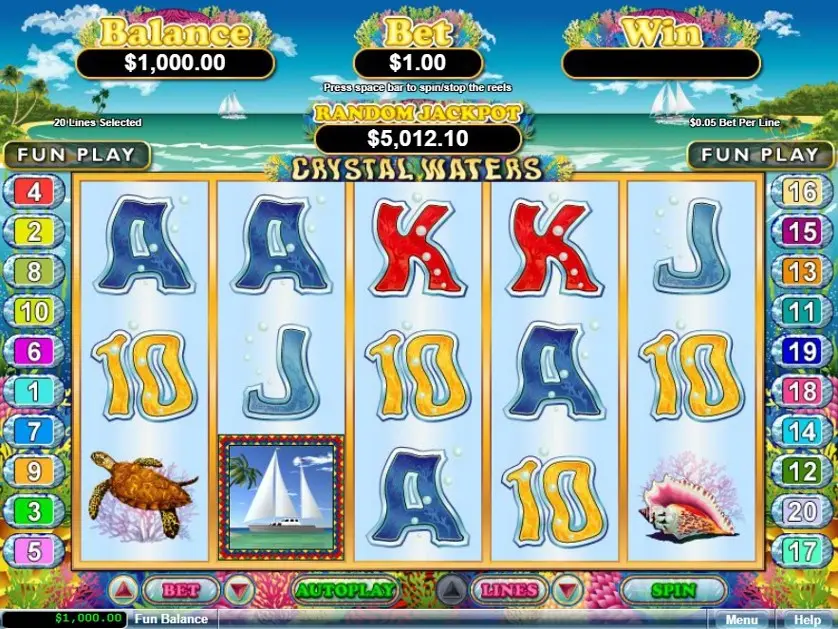Activate payline 19 marker
838x629 pixels.
[802, 351]
